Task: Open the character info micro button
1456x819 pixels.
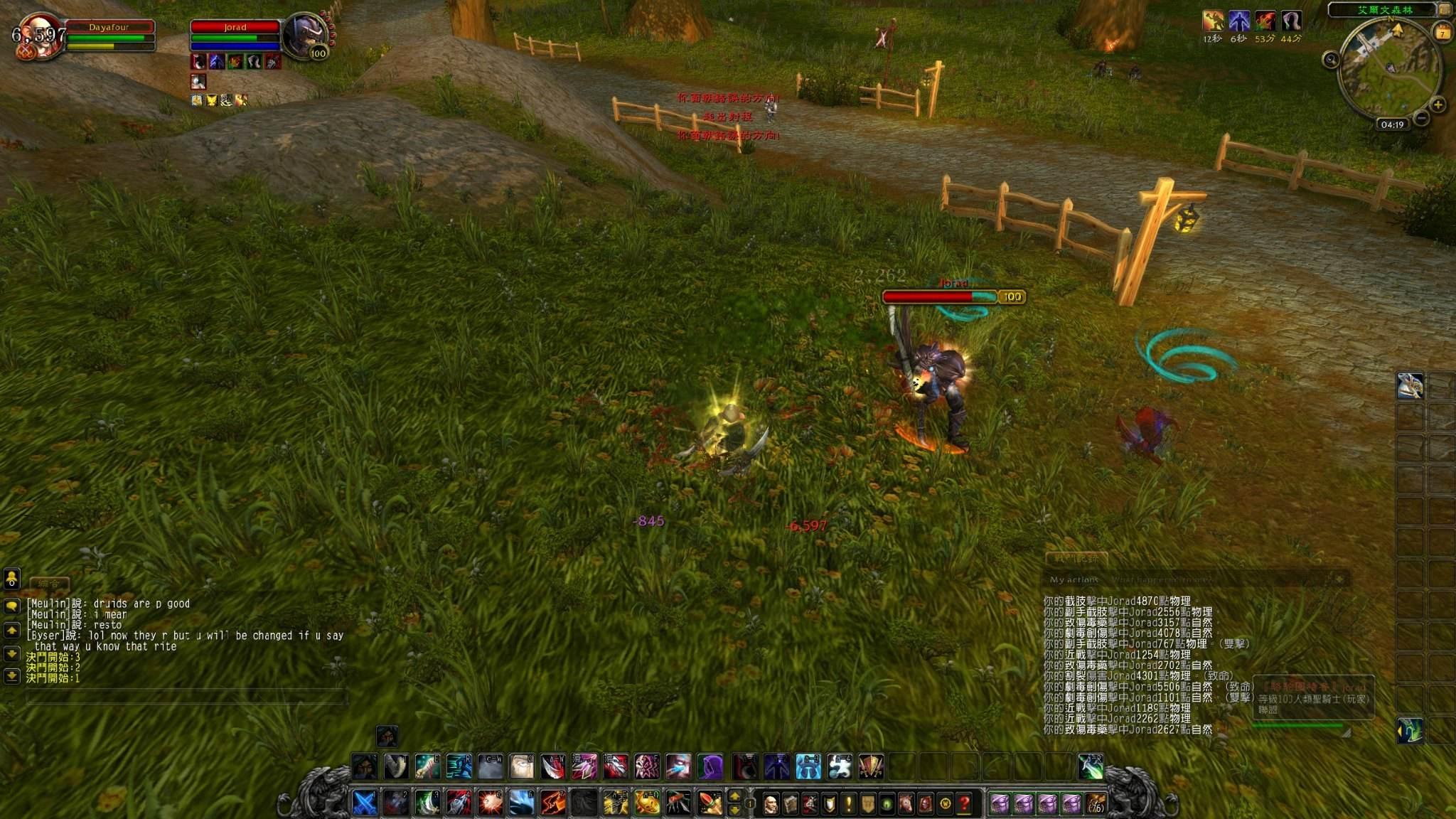Action: pyautogui.click(x=770, y=804)
